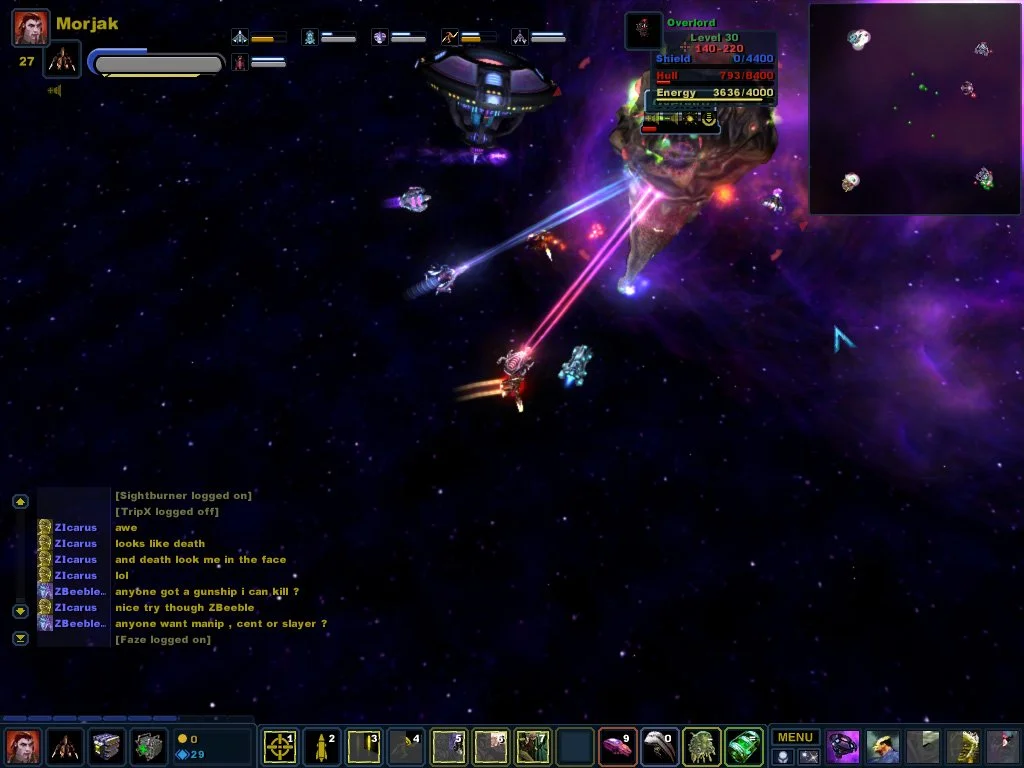The height and width of the screenshot is (768, 1024).
Task: Use the green alien creature ability
Action: tap(701, 747)
